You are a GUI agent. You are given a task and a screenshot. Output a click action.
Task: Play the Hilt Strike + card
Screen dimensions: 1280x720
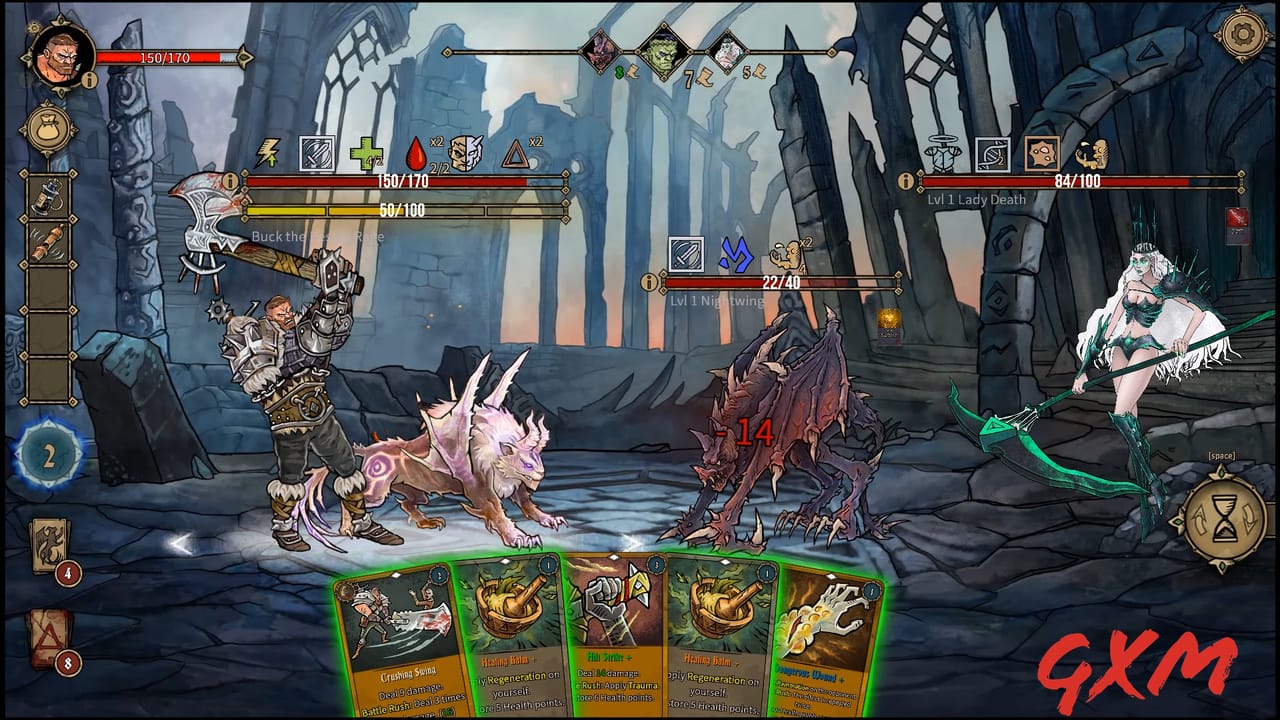610,640
